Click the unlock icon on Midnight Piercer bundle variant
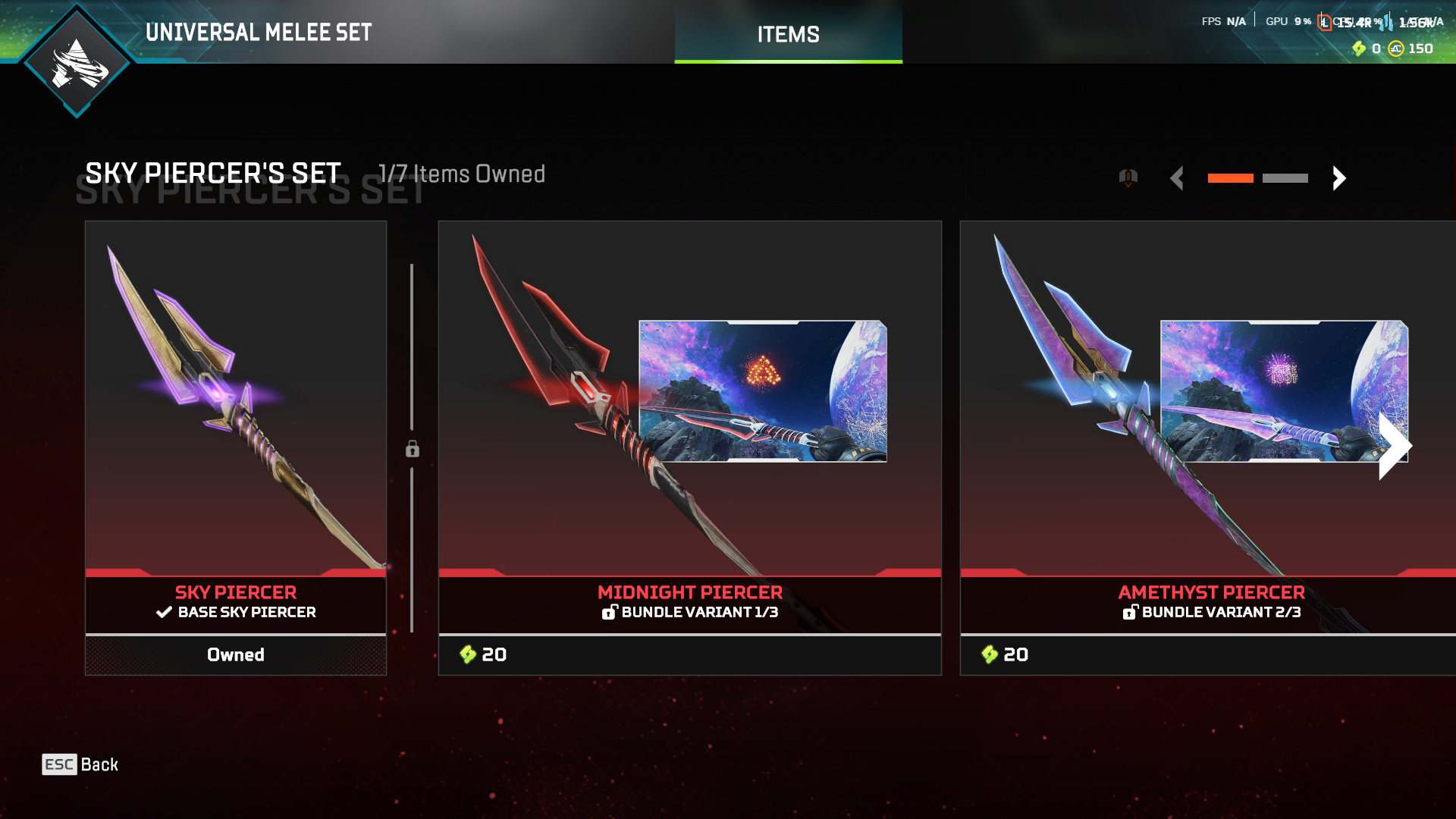Screen dimensions: 1456x819 [x=610, y=612]
